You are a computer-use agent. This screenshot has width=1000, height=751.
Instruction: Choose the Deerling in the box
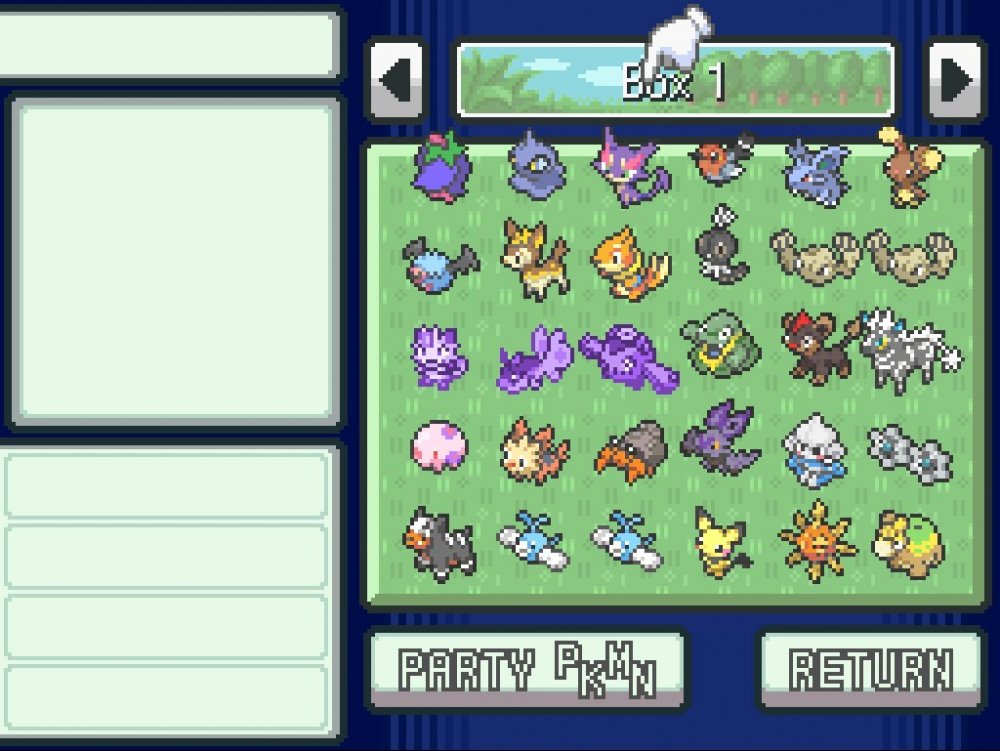pos(536,260)
